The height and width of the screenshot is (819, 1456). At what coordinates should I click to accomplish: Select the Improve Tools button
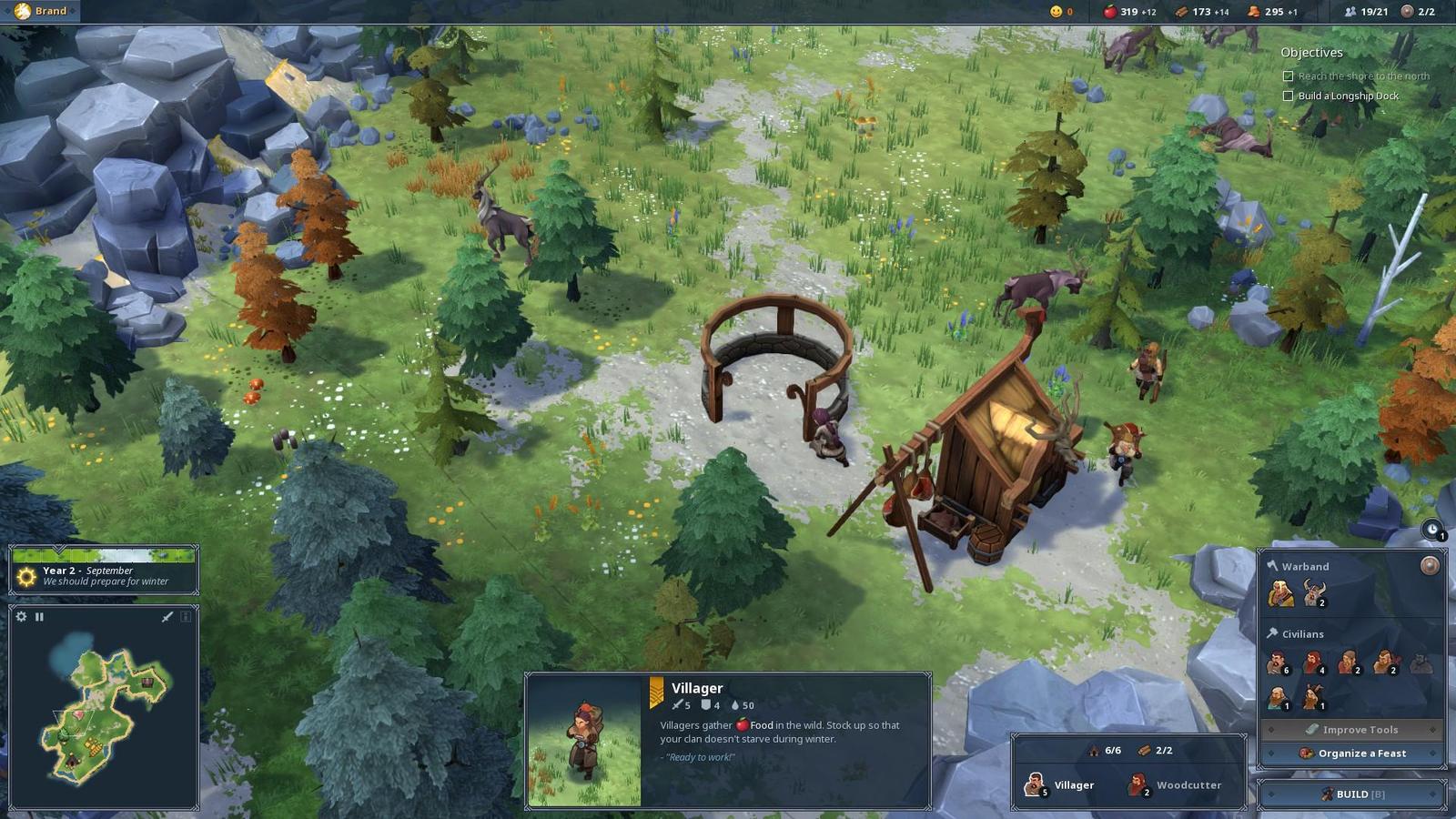(1352, 730)
